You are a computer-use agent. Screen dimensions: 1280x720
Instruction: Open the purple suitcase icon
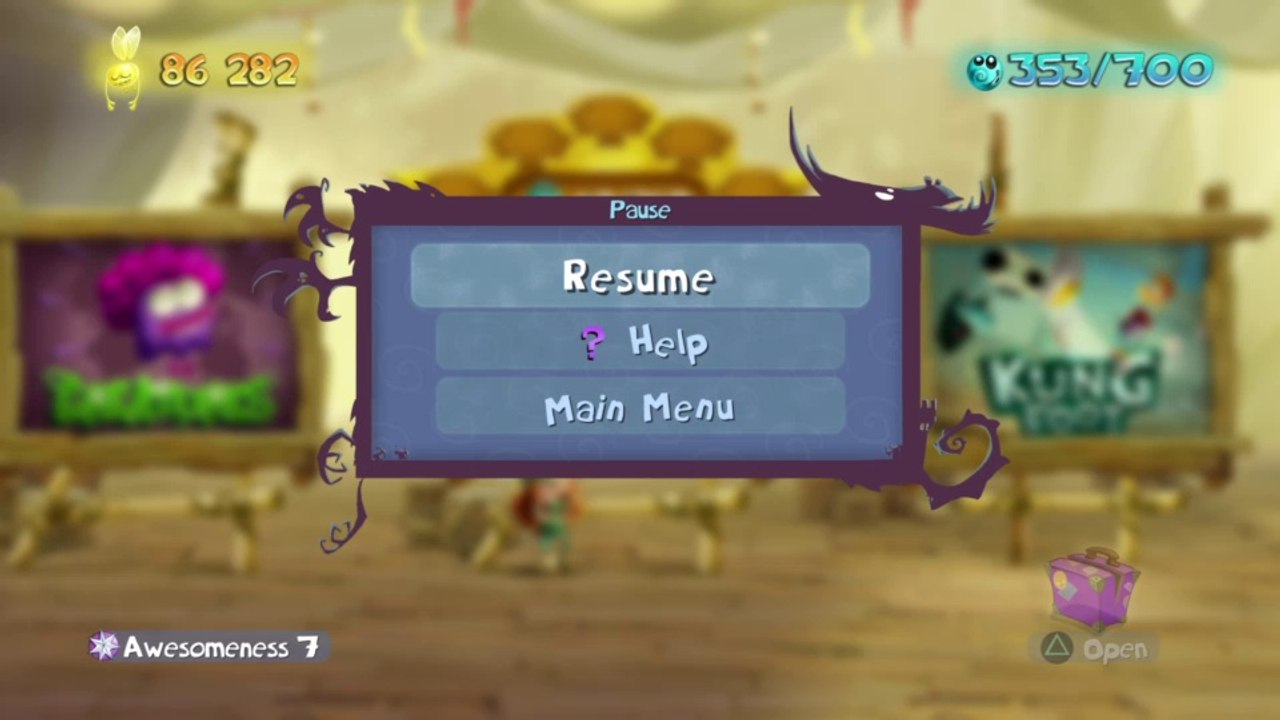[1092, 589]
